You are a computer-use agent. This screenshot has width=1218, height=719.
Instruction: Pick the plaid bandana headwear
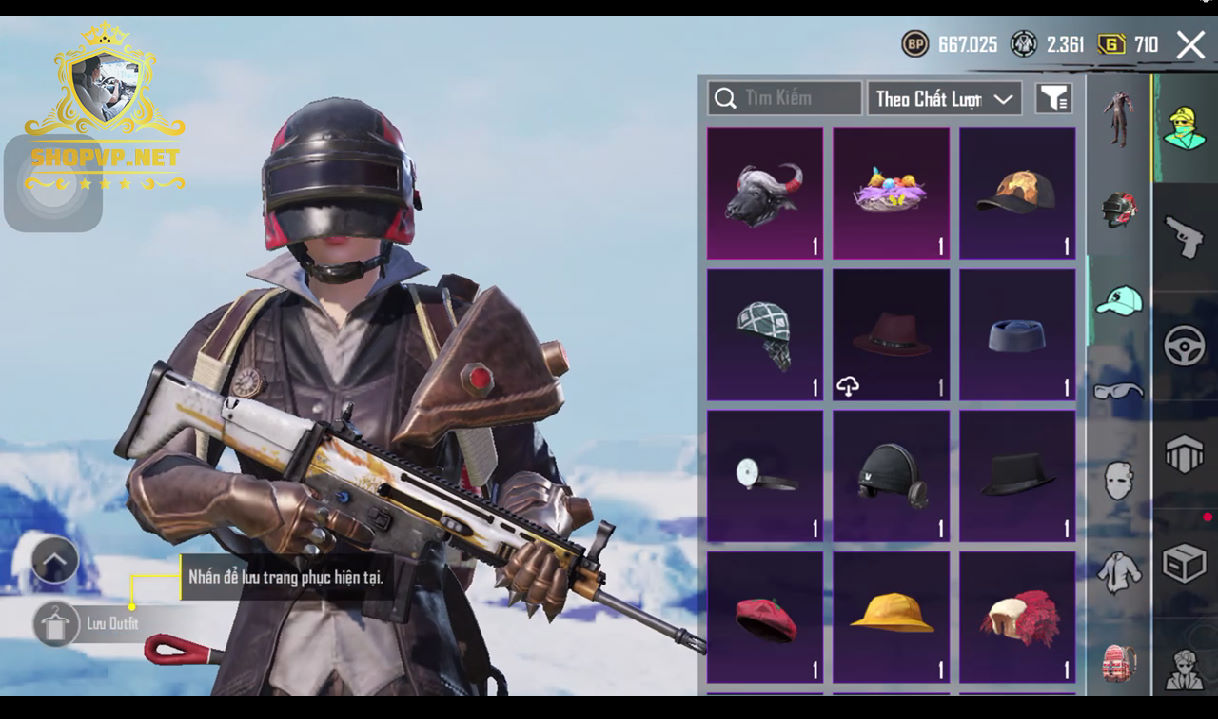pos(765,334)
